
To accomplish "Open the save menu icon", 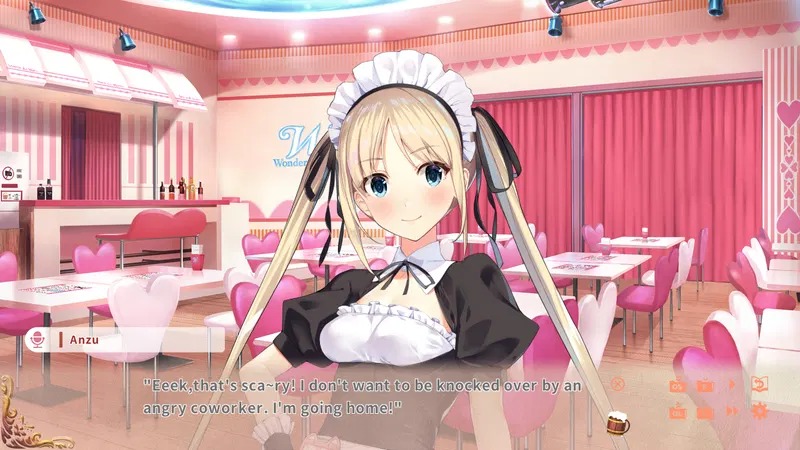I will tap(704, 385).
